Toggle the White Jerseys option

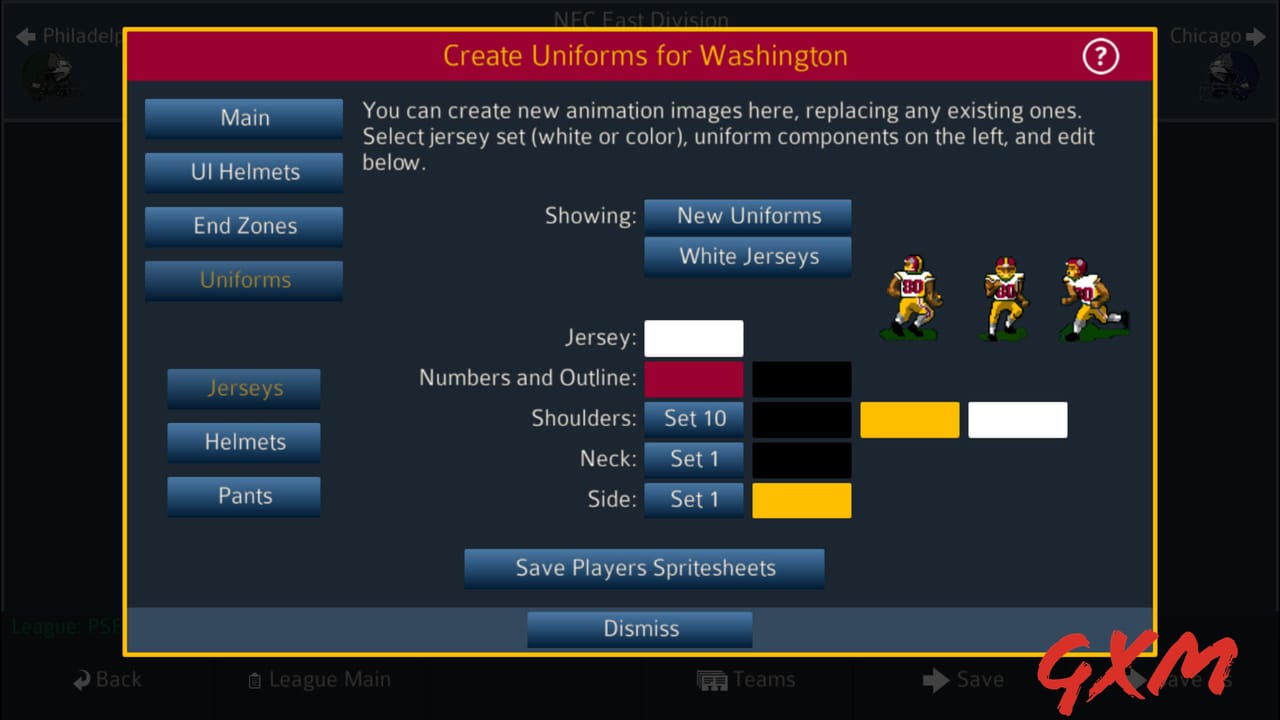[747, 257]
